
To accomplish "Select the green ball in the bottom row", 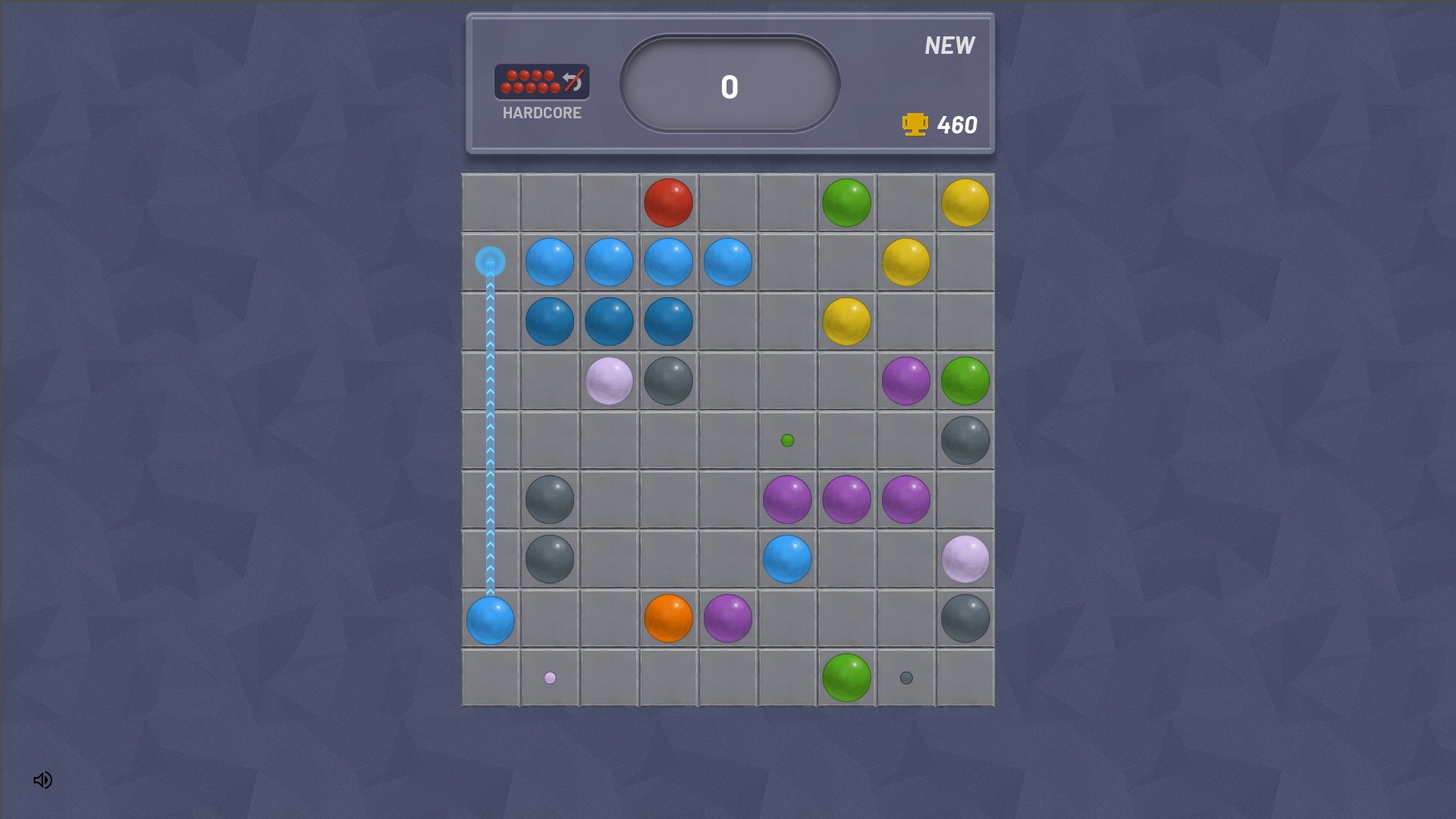I will point(846,677).
